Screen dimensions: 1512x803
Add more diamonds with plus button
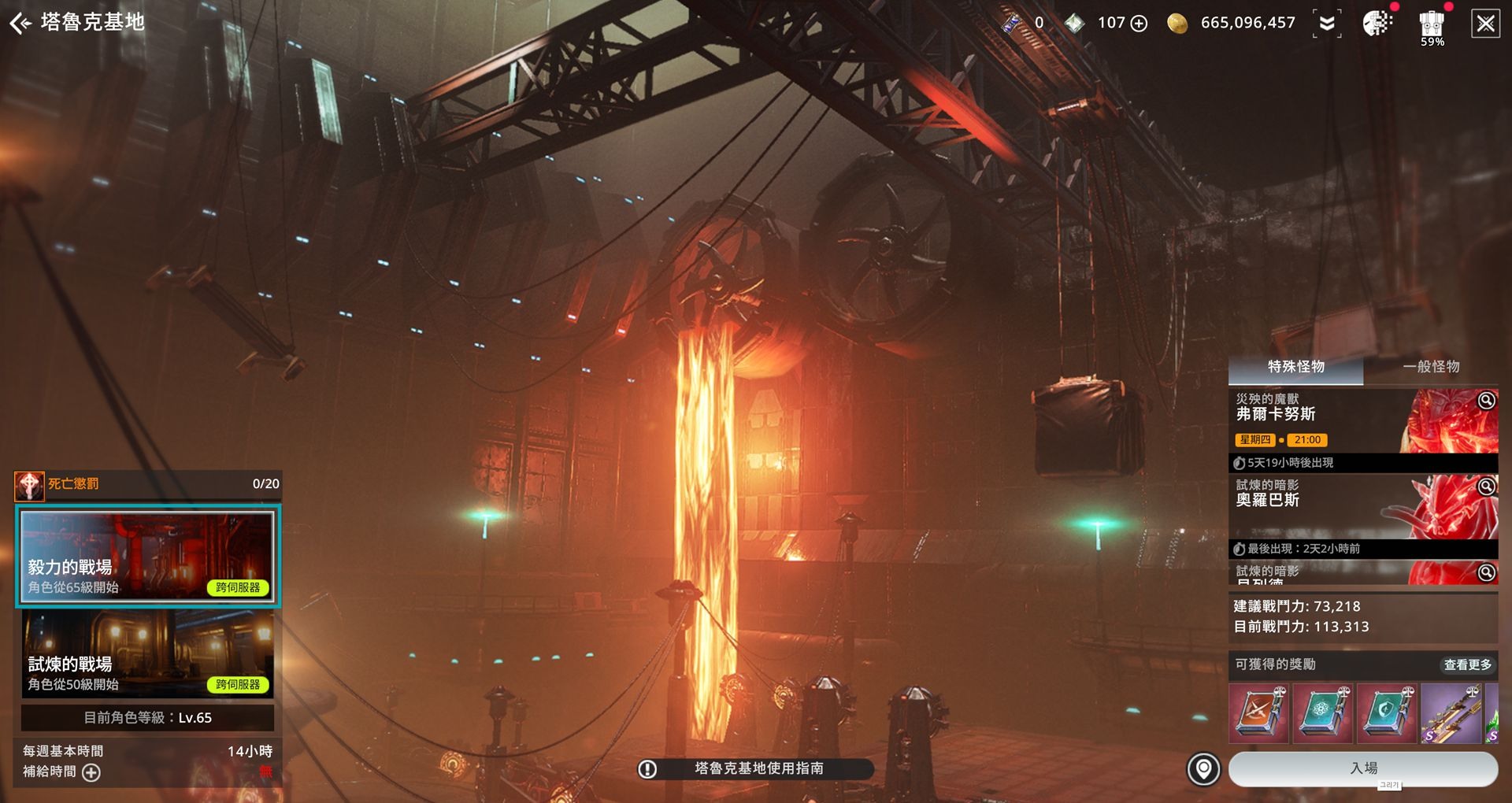click(1139, 24)
